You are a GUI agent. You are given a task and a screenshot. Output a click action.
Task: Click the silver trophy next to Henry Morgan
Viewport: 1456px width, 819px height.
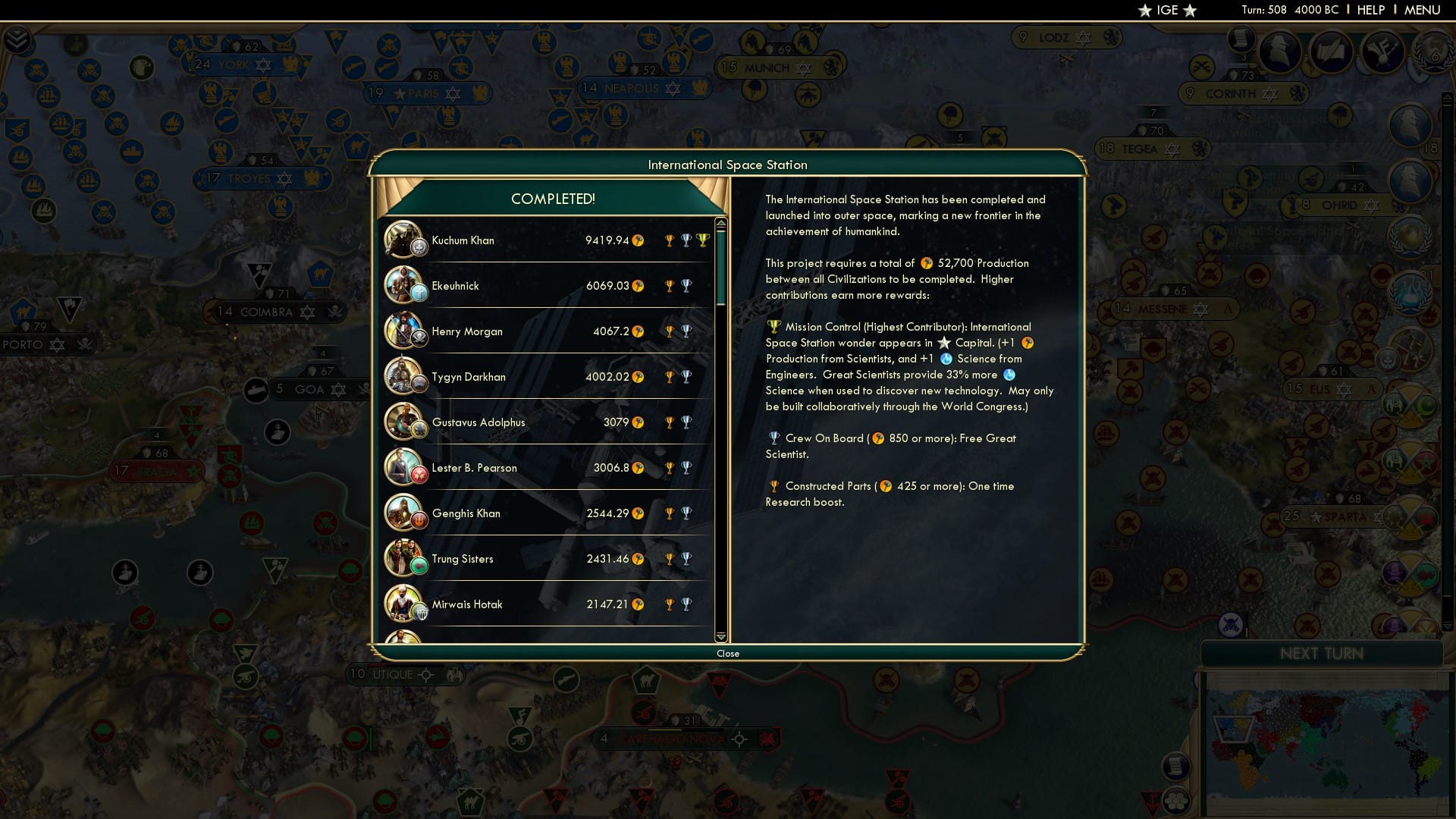[687, 331]
